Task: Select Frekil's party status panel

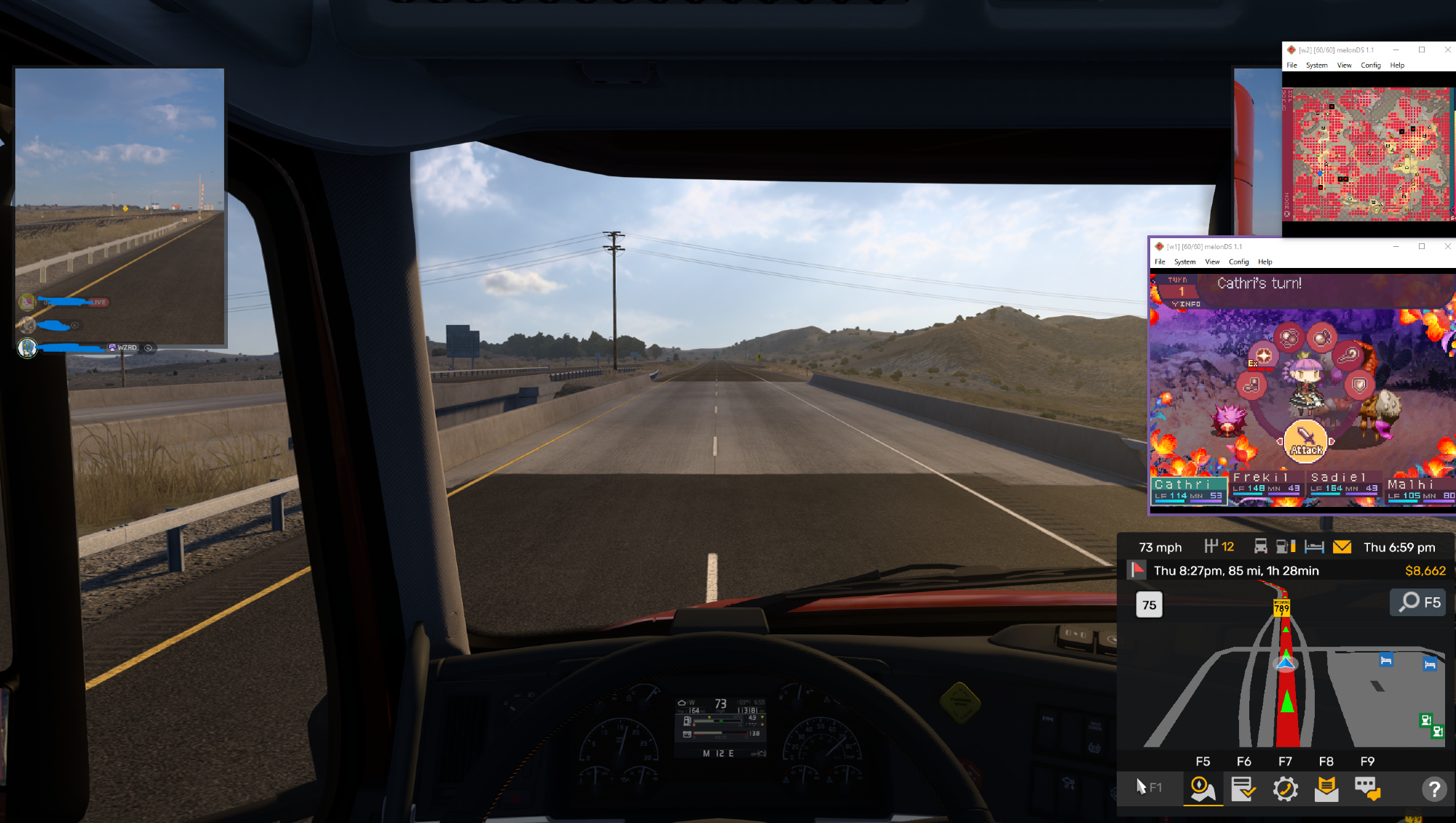Action: click(1267, 484)
